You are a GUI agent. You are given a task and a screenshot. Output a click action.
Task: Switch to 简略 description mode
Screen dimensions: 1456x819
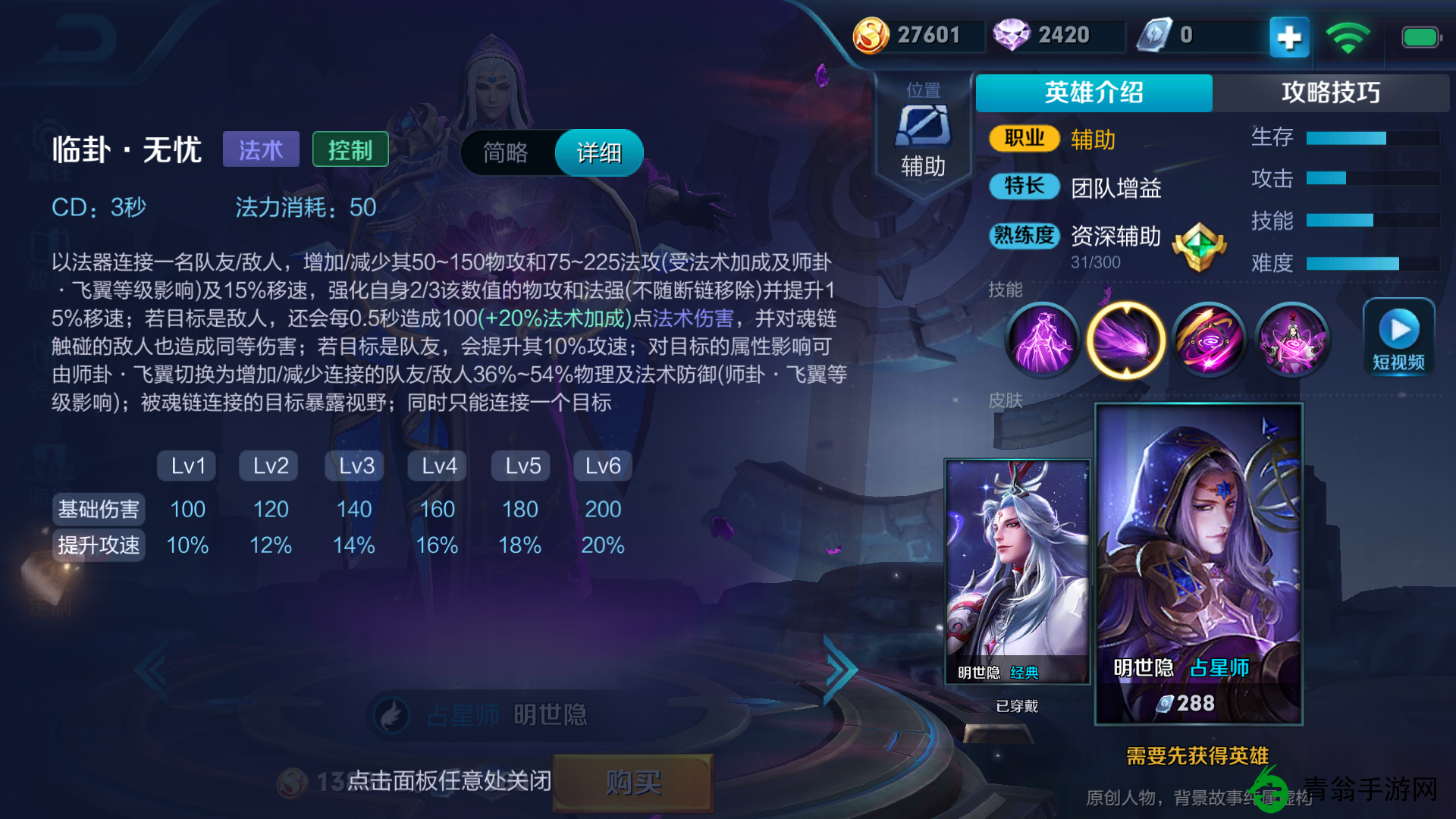[x=507, y=152]
